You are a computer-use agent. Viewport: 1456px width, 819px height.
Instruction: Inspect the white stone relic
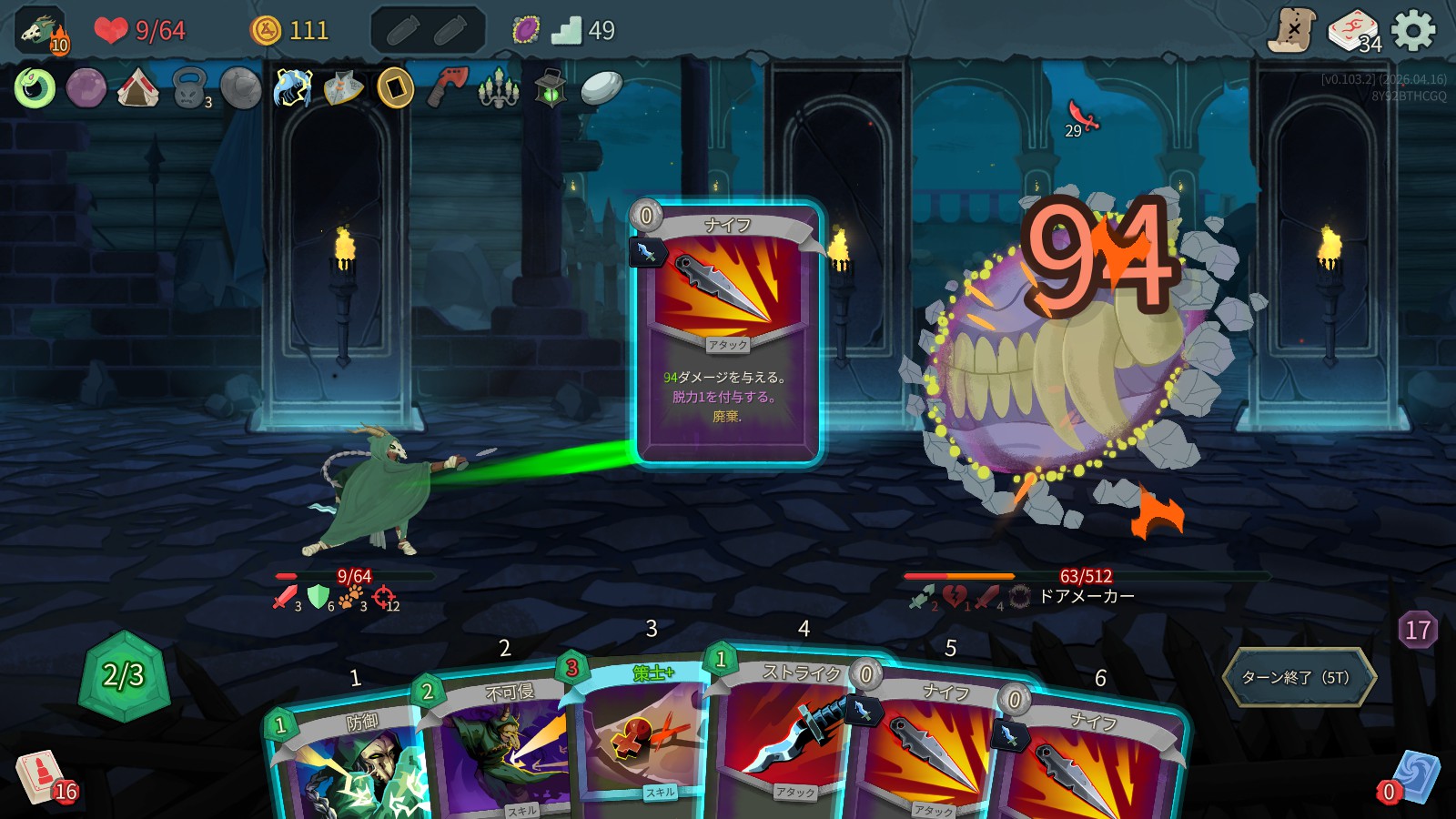click(602, 88)
